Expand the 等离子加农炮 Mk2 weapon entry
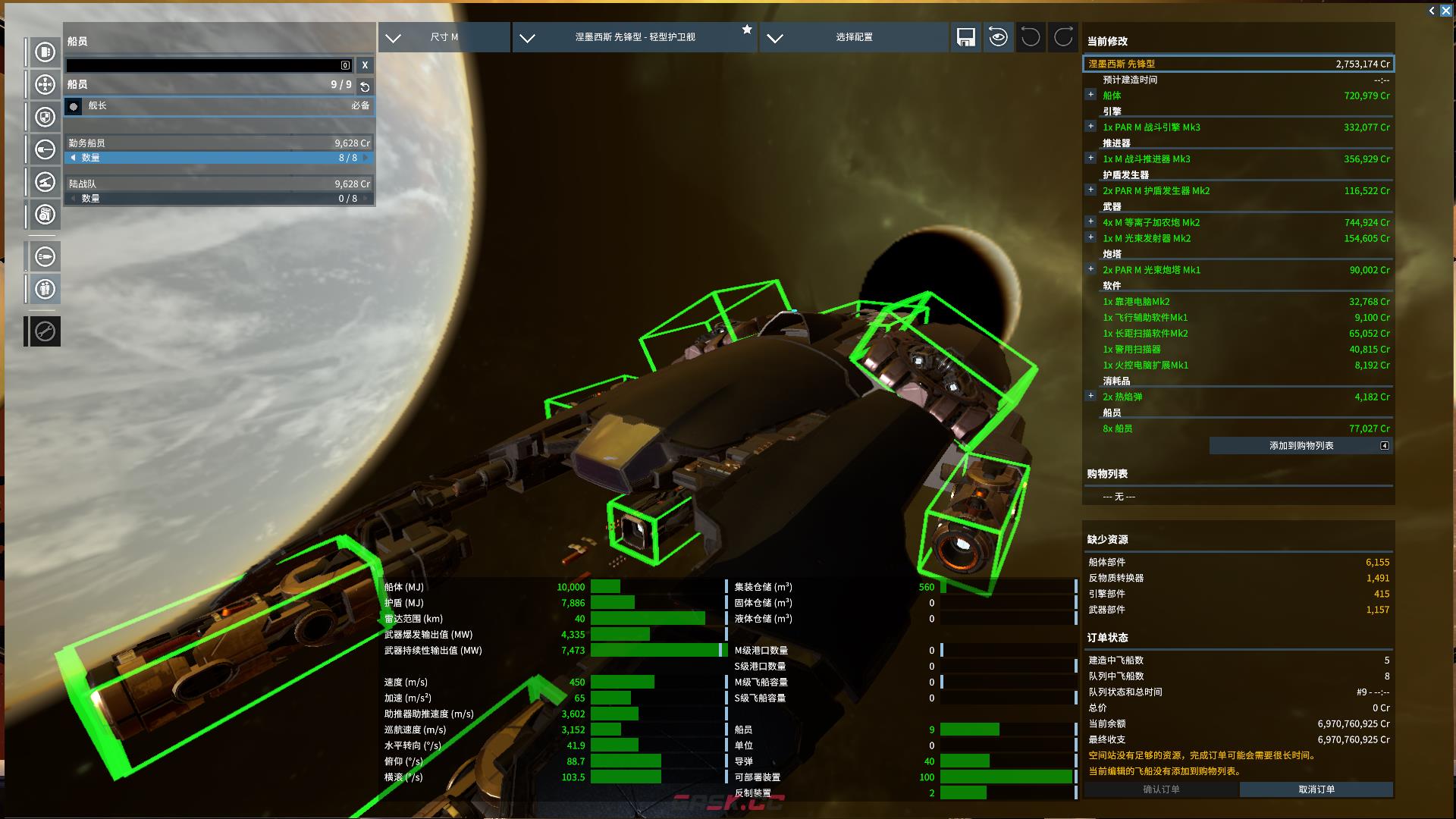 point(1090,222)
